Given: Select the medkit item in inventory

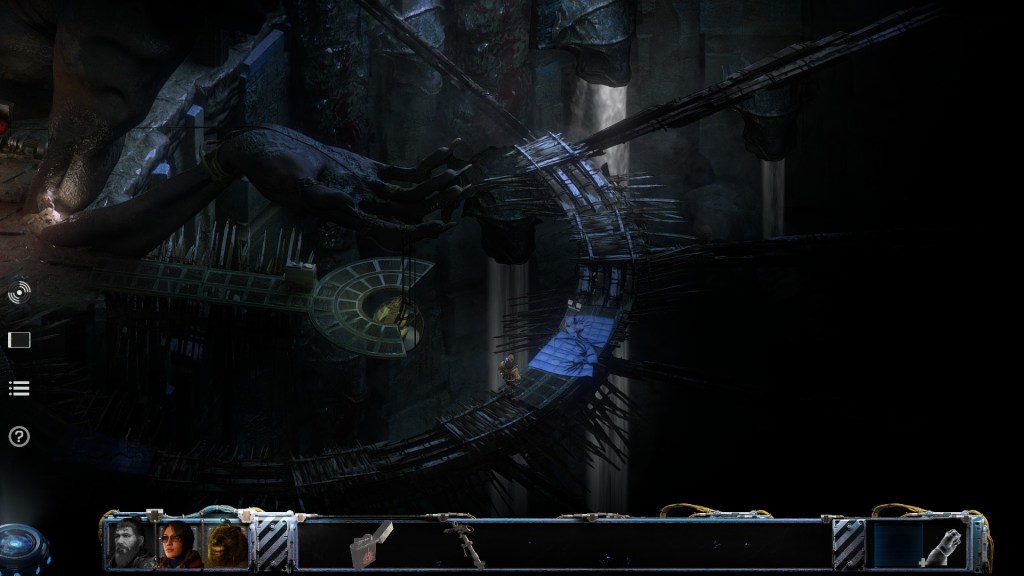Looking at the screenshot, I should pyautogui.click(x=370, y=543).
